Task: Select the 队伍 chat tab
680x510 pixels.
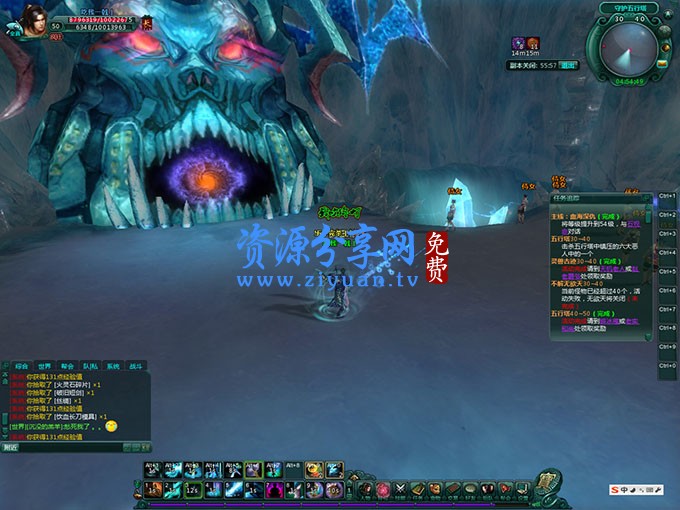Action: [x=90, y=366]
